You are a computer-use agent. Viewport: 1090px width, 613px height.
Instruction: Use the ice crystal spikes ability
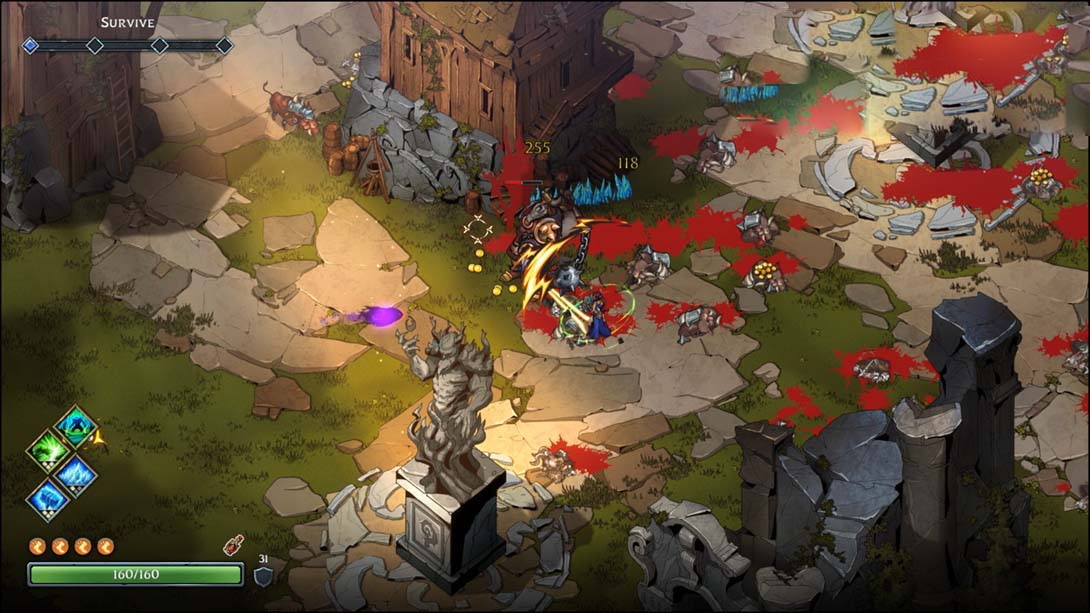(x=76, y=475)
